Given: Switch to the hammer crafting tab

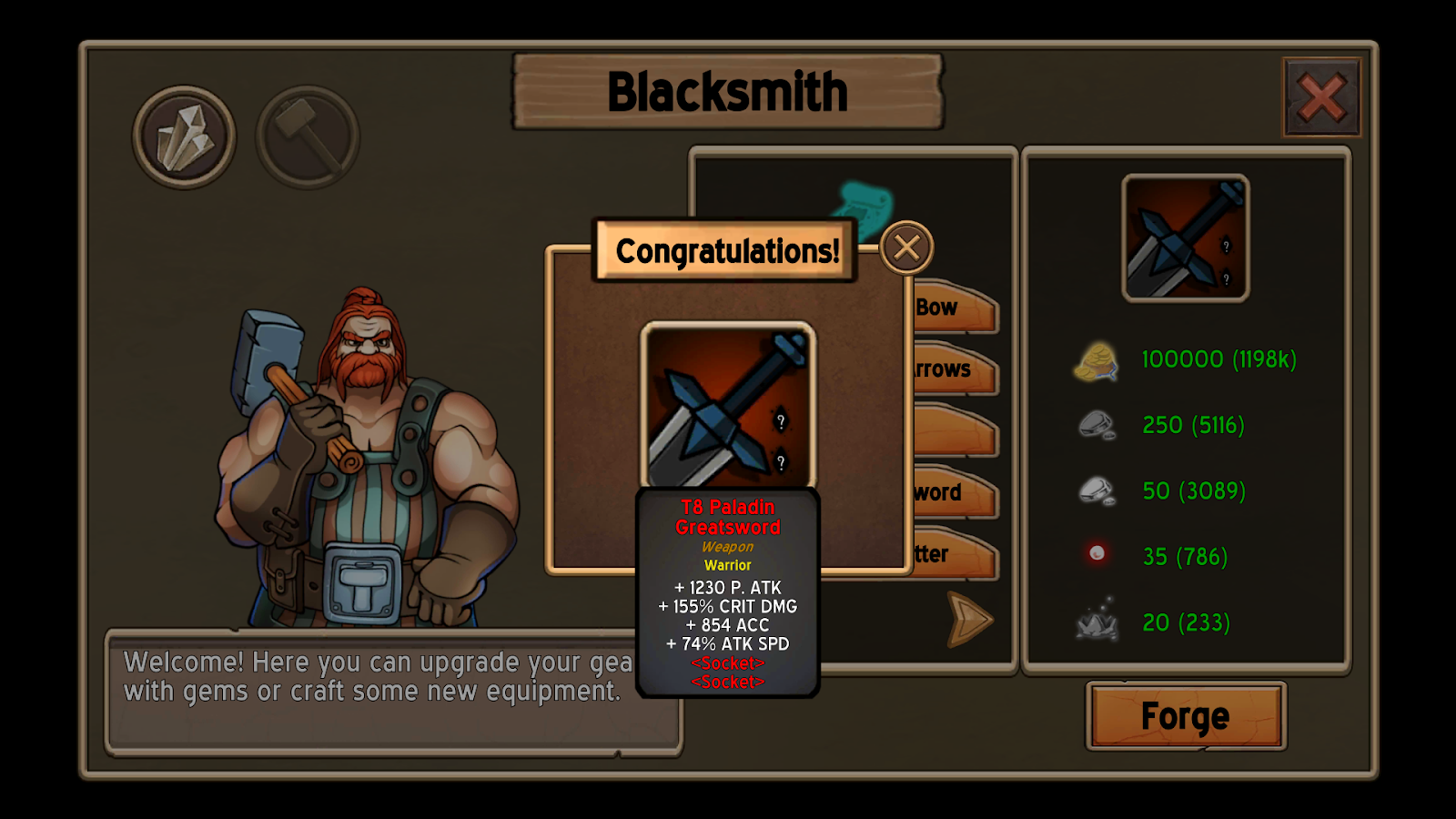Looking at the screenshot, I should pyautogui.click(x=308, y=137).
